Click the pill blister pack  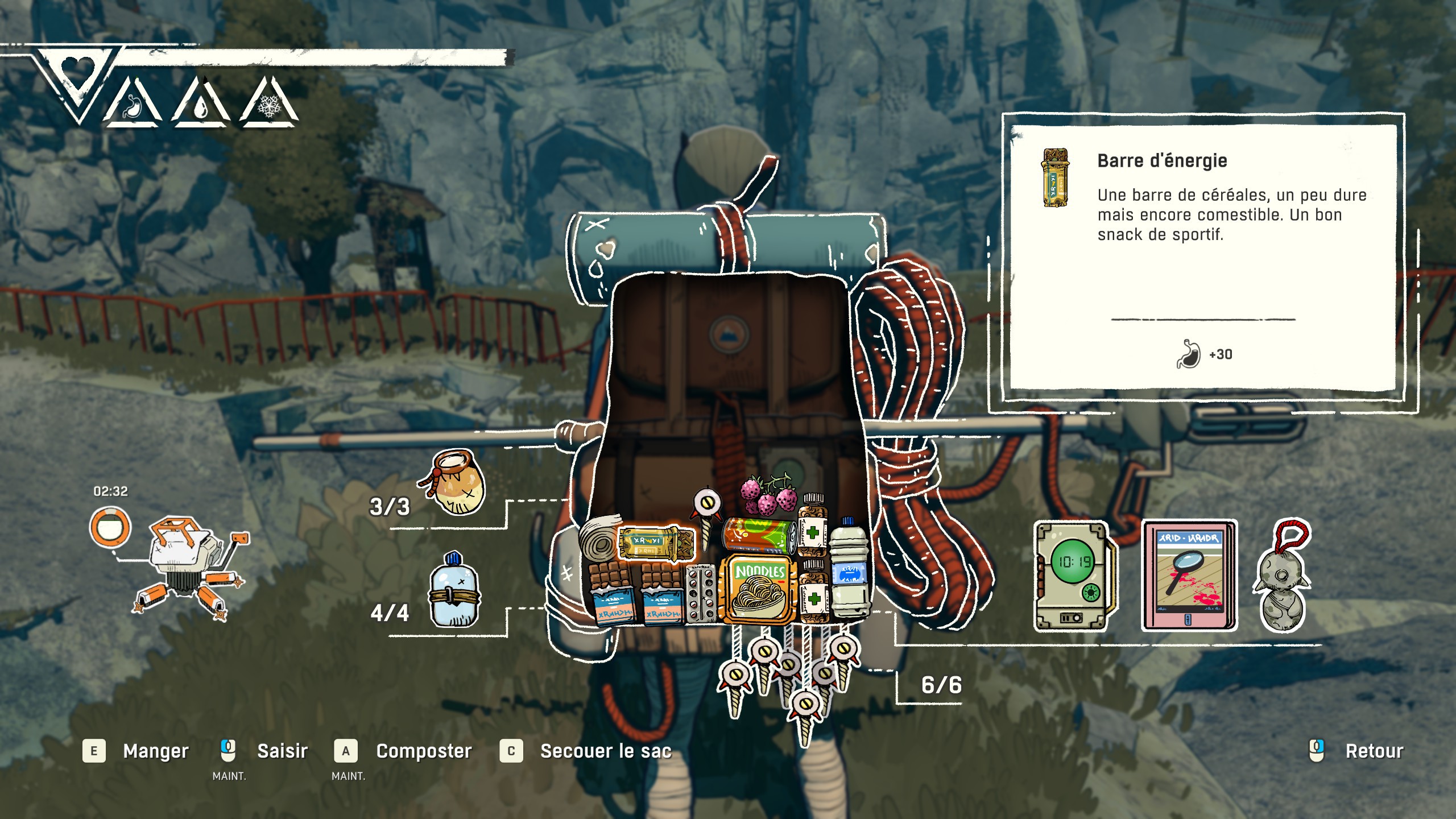pos(701,594)
